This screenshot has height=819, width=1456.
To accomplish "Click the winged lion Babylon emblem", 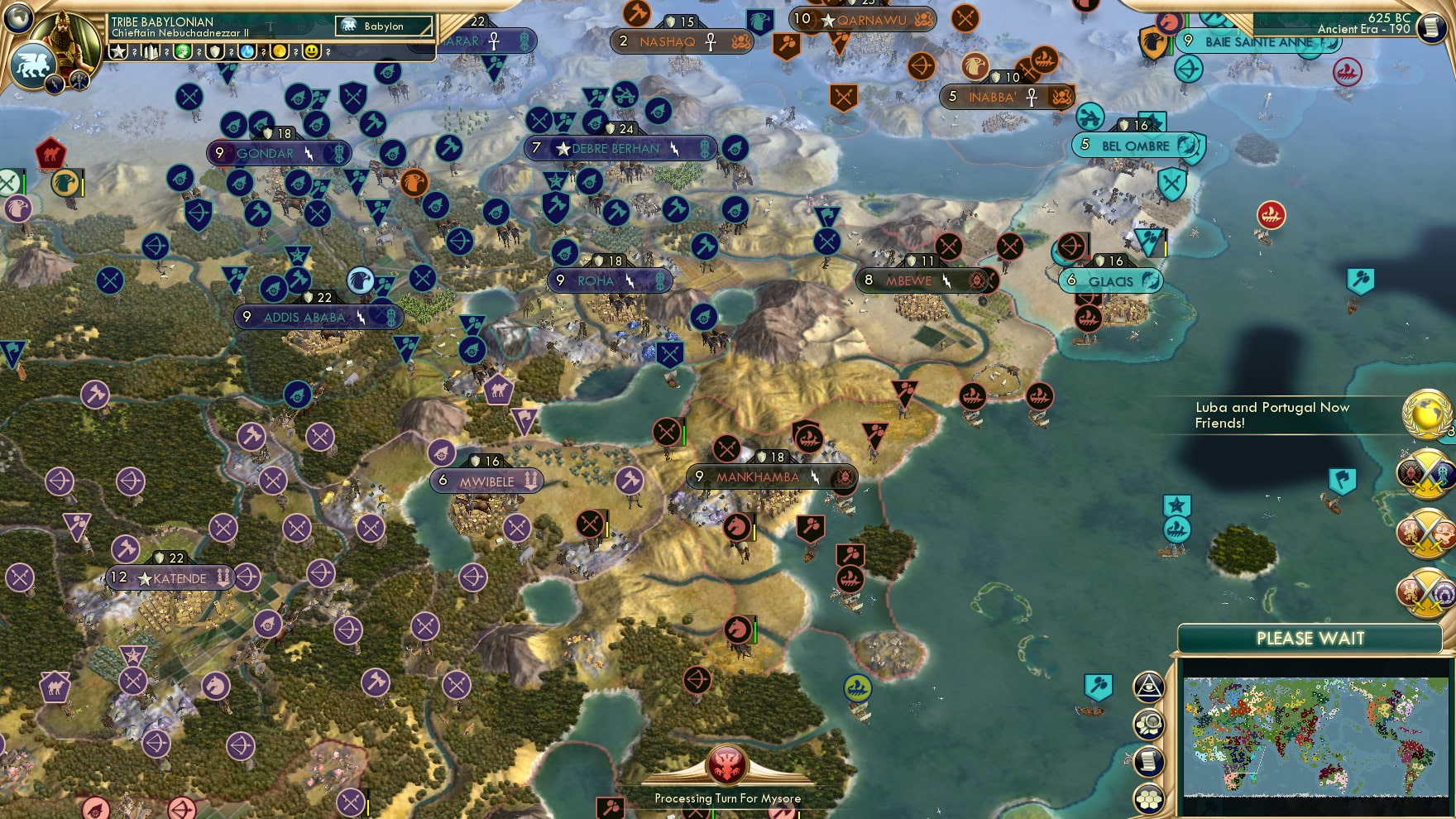I will pos(33,65).
